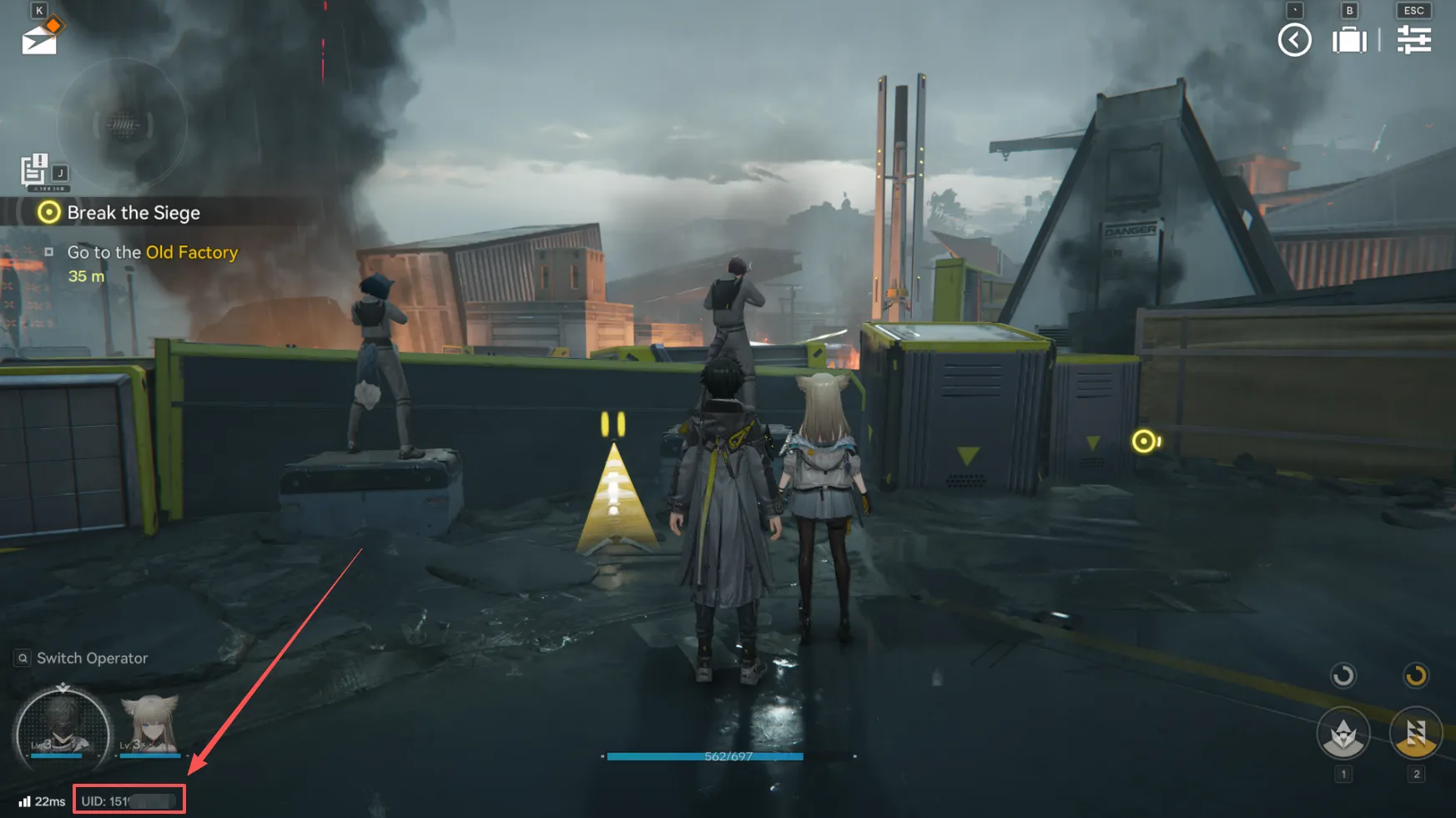The width and height of the screenshot is (1456, 818).
Task: Open the mission log icon
Action: coord(34,169)
